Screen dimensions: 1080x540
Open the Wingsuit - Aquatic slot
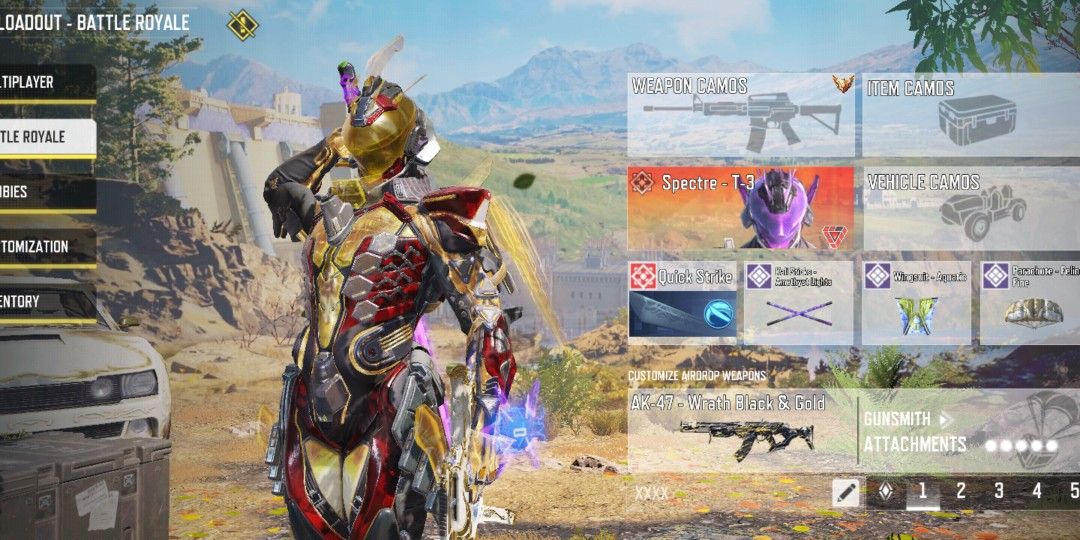point(916,303)
